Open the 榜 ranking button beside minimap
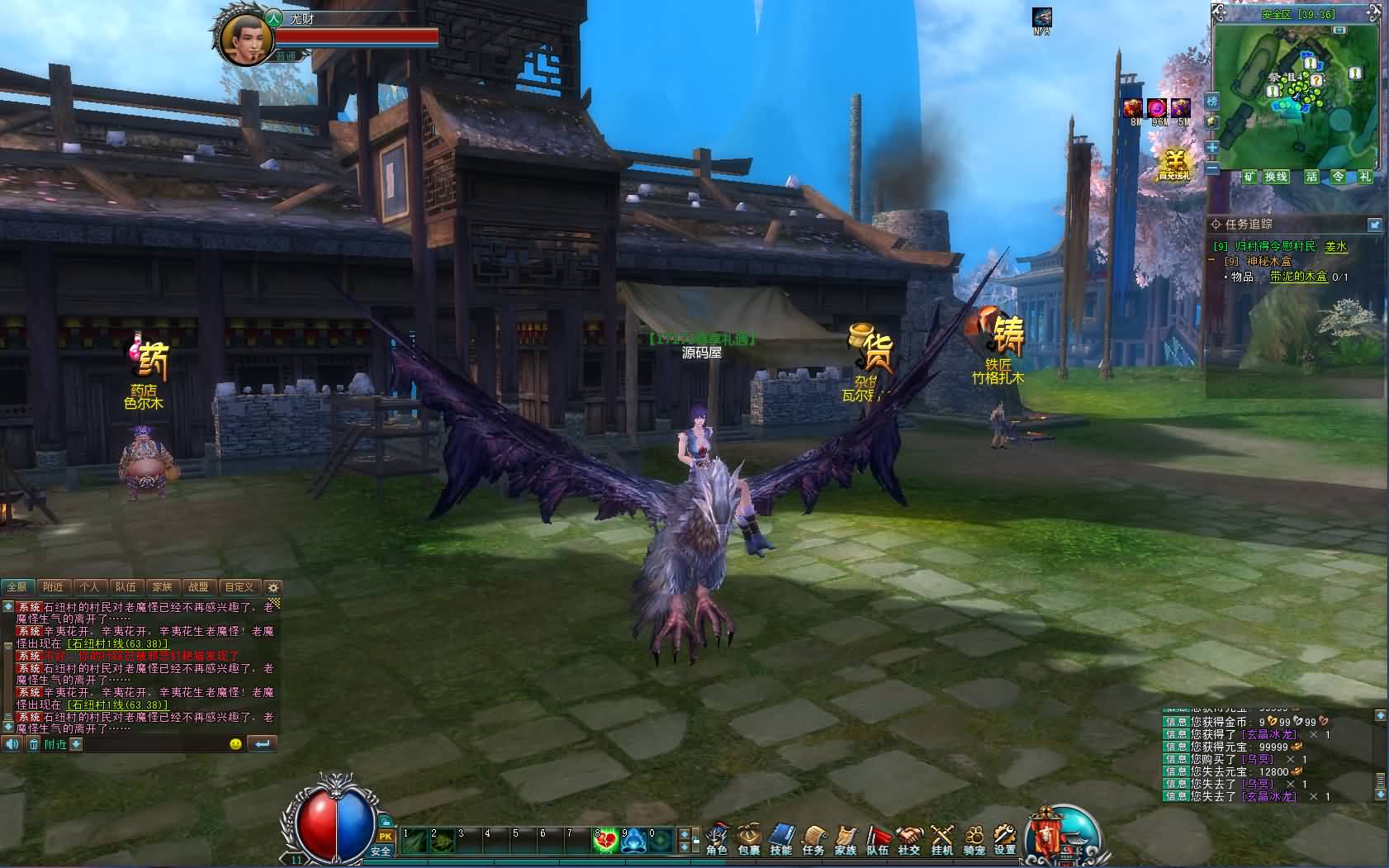1389x868 pixels. point(1212,101)
